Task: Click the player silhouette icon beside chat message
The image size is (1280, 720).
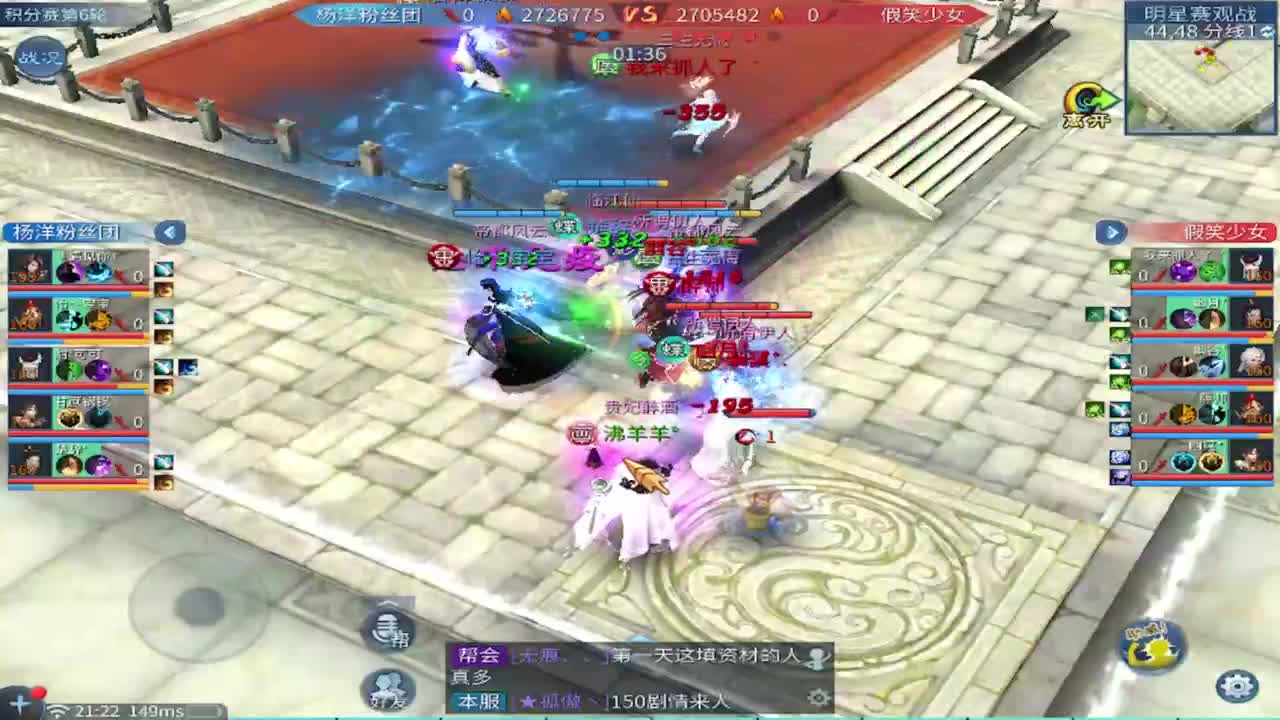Action: pyautogui.click(x=817, y=659)
